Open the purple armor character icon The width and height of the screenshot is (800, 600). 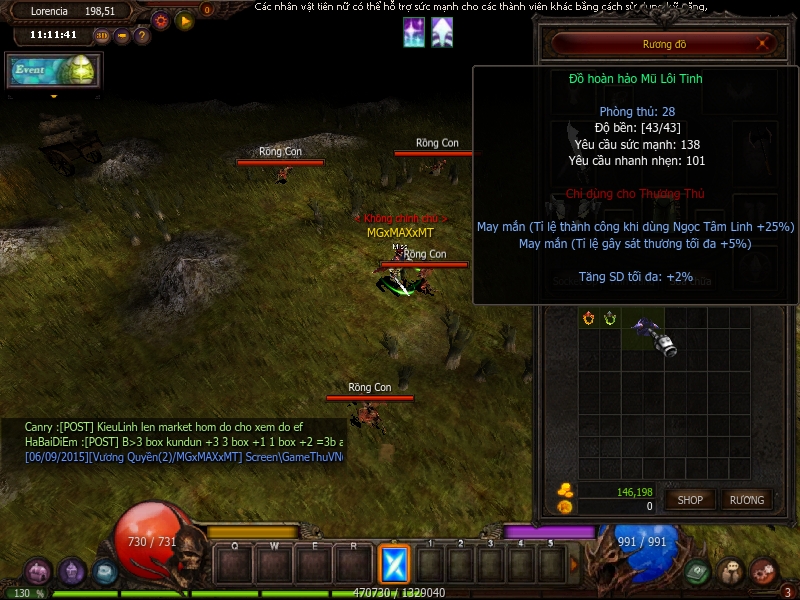(72, 572)
